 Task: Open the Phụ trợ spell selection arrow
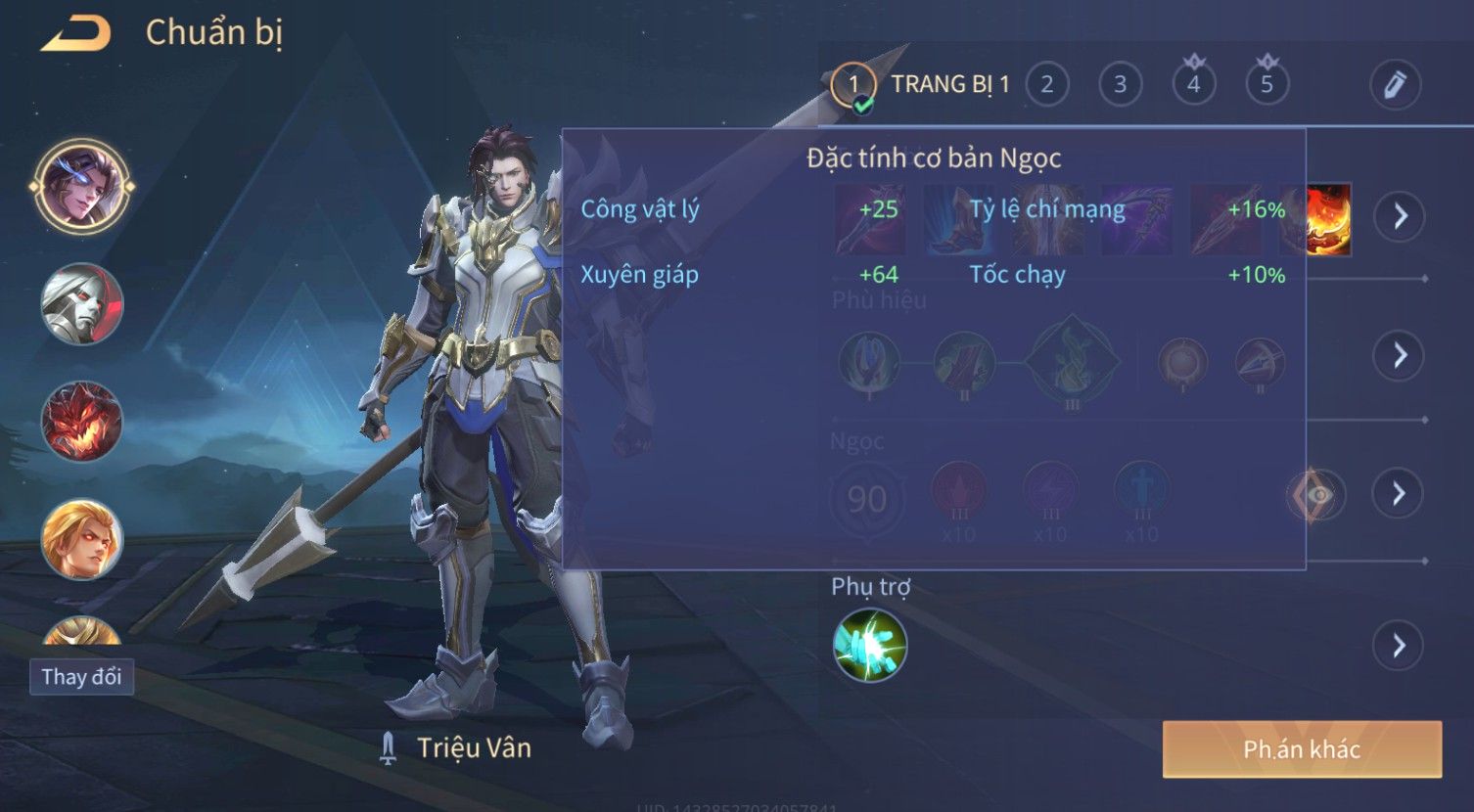click(x=1398, y=646)
